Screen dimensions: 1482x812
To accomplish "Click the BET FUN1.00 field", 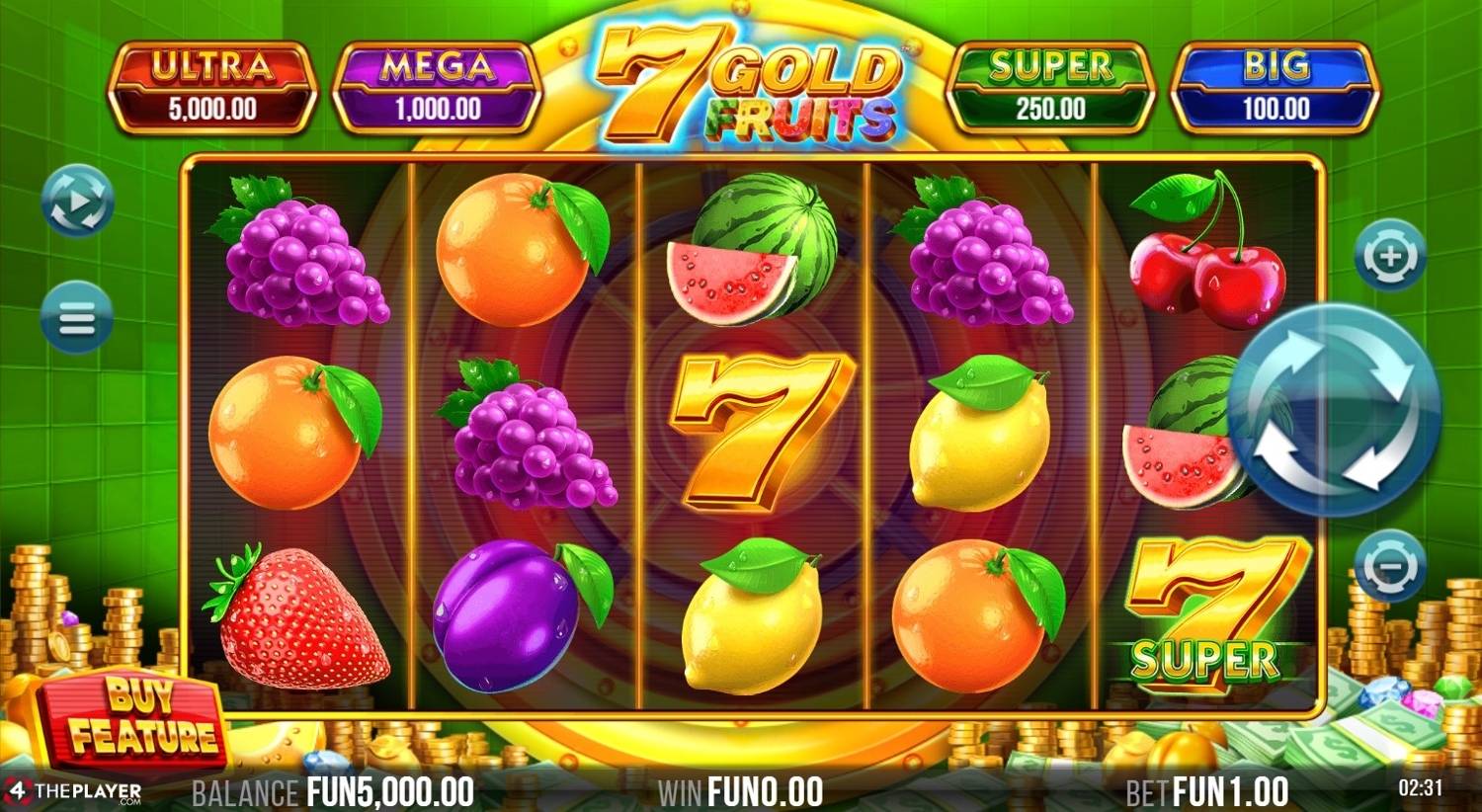I will pyautogui.click(x=1207, y=790).
